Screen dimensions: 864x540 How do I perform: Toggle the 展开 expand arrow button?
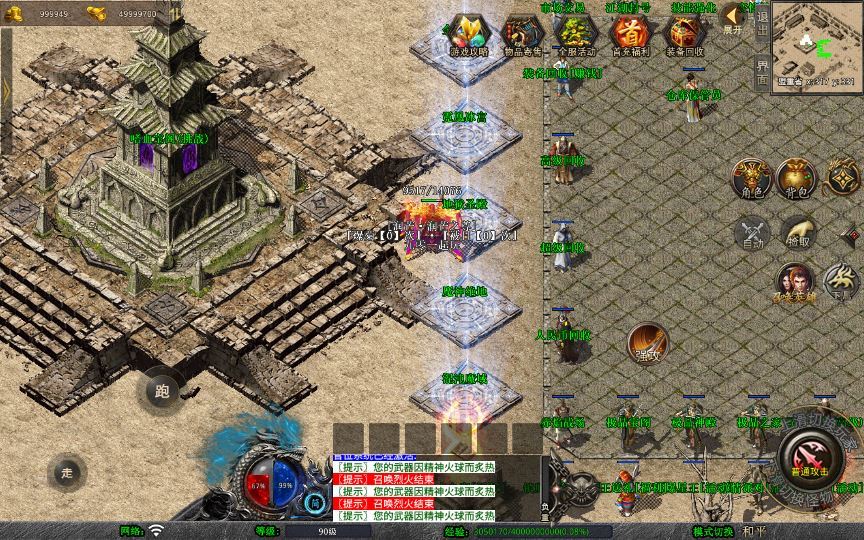click(x=733, y=16)
